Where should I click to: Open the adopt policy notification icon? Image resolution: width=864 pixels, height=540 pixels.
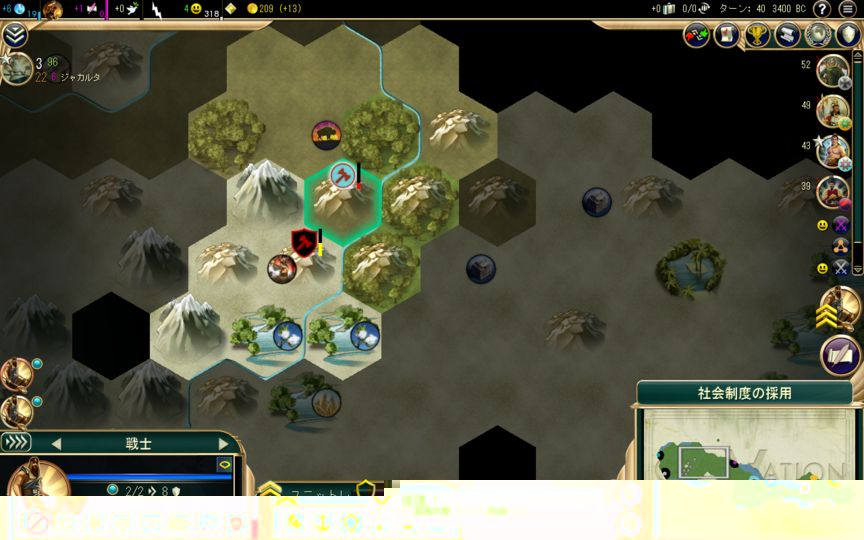pos(841,355)
